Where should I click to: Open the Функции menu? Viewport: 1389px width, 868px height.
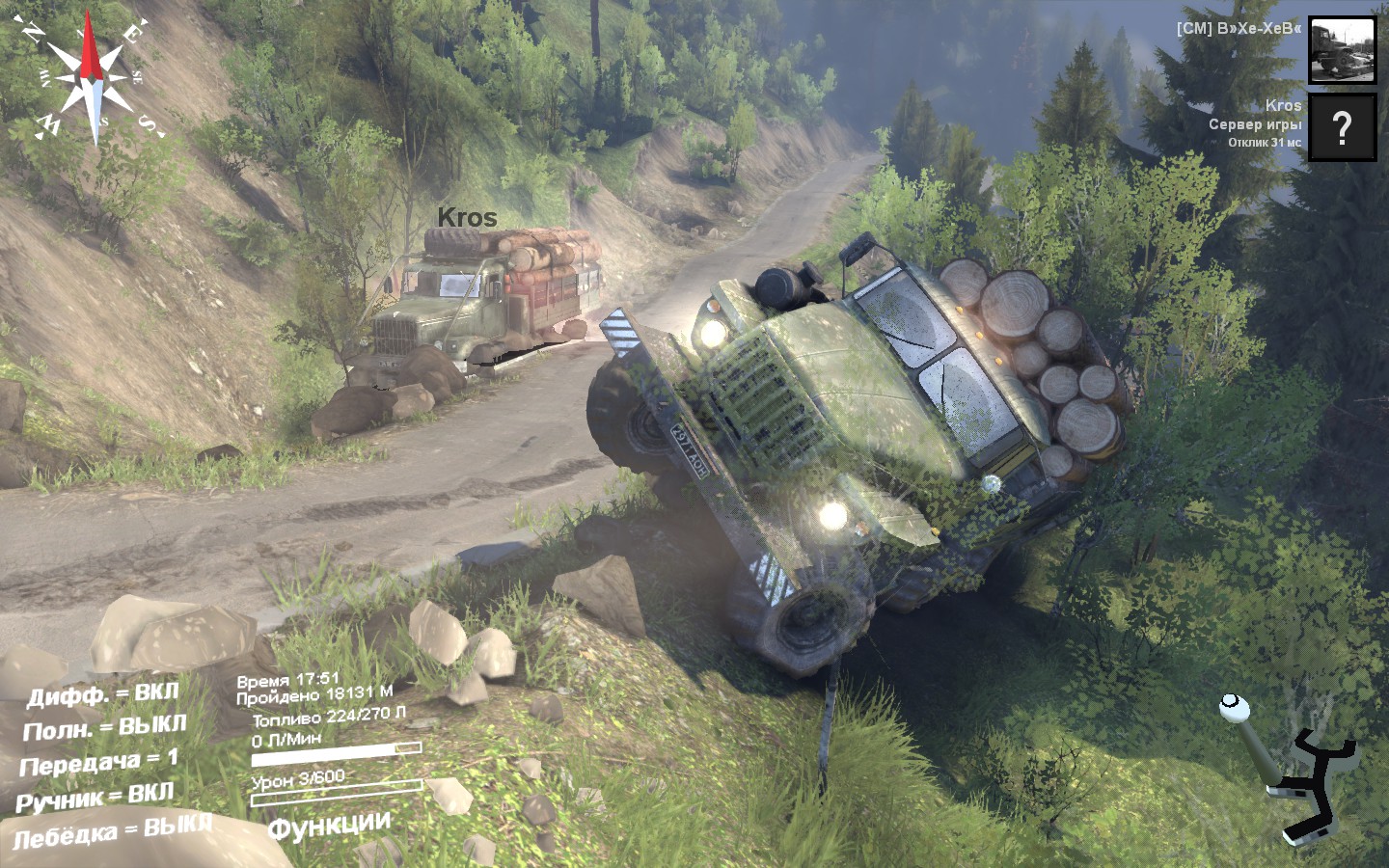[x=329, y=827]
